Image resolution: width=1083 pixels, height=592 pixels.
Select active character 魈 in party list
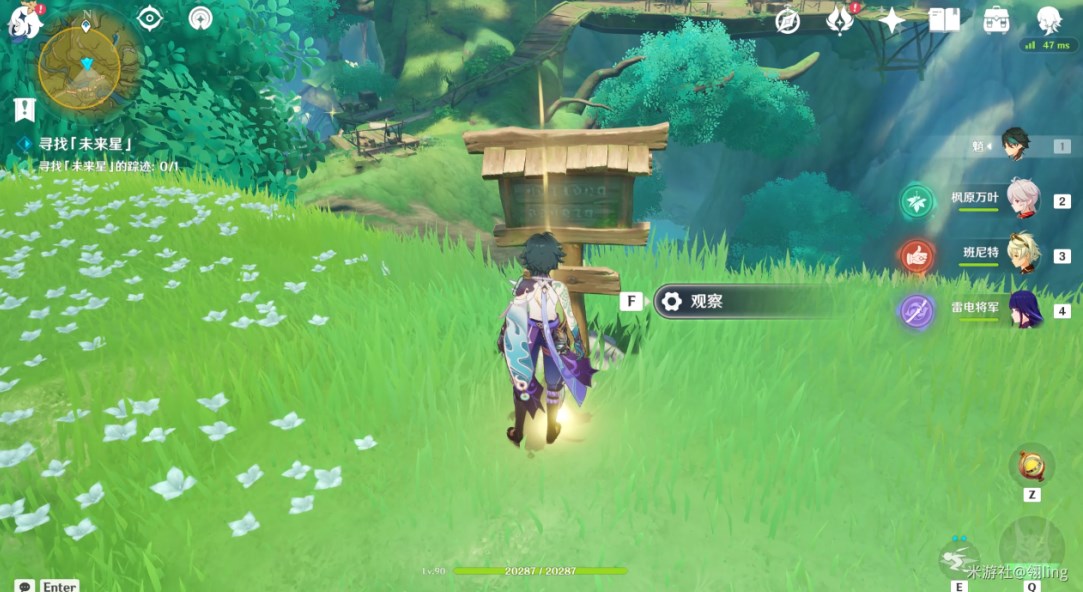tap(1015, 146)
